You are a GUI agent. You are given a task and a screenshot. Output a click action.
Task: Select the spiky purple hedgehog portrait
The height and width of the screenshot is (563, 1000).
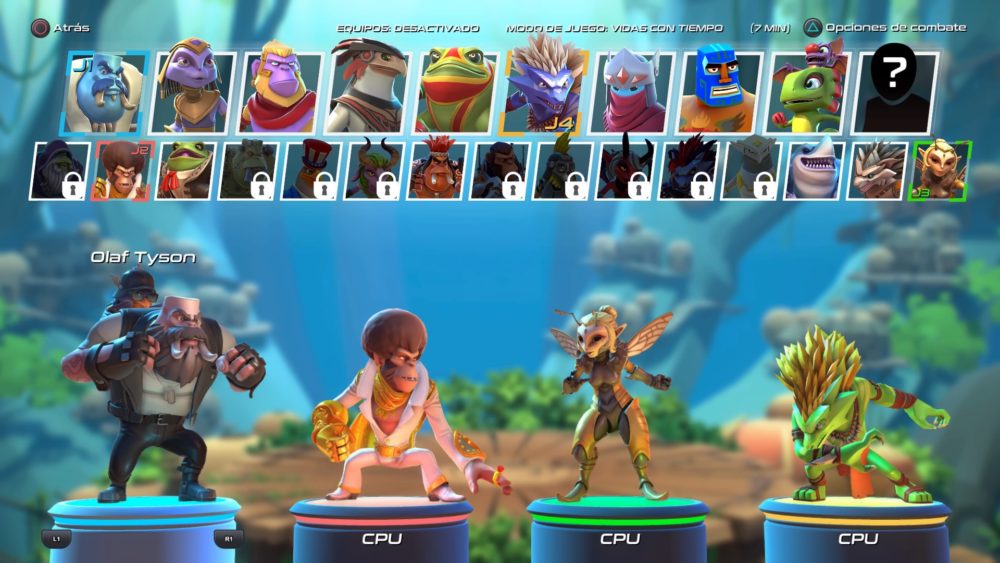click(545, 92)
